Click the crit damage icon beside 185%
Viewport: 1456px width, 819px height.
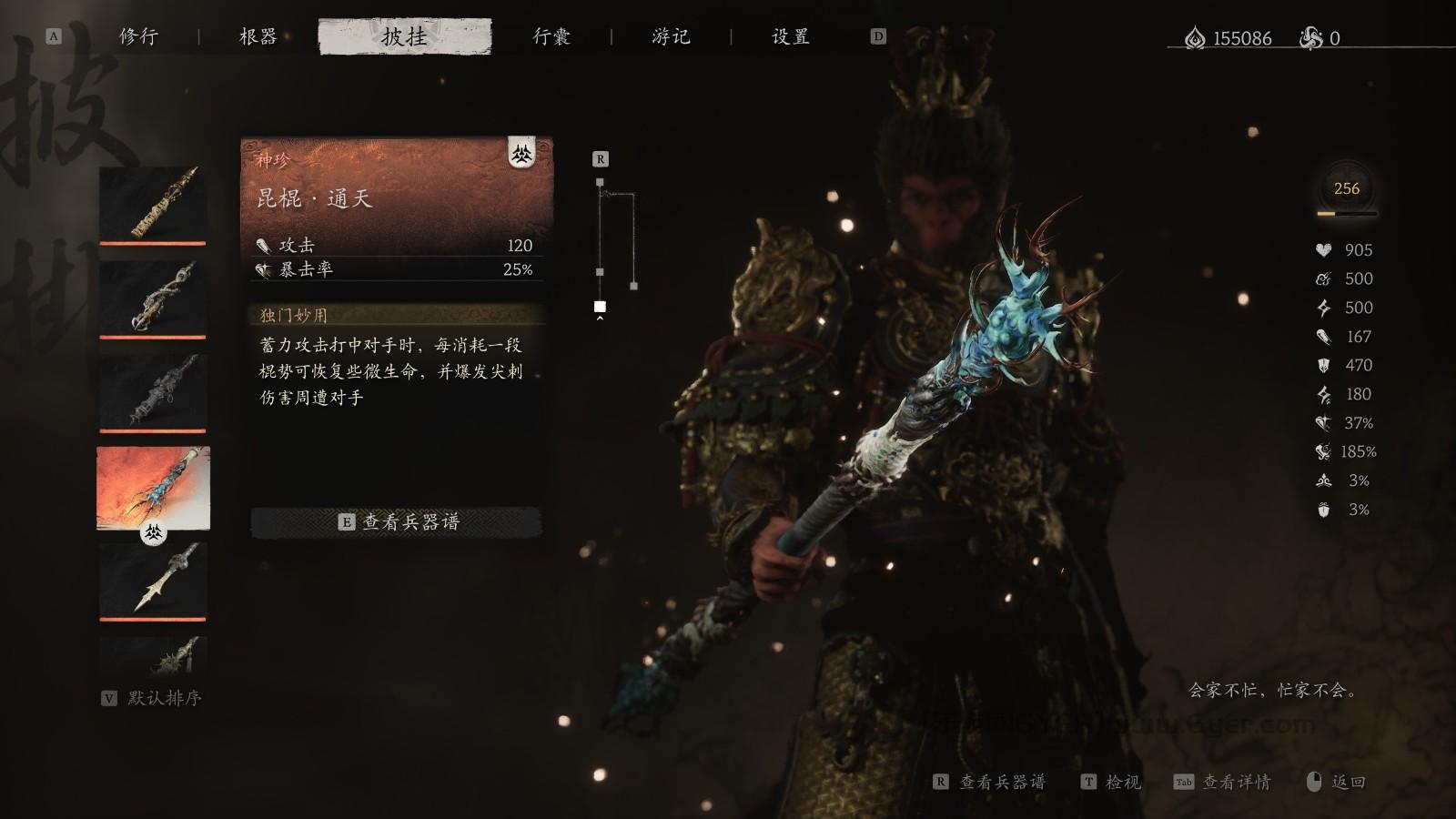[x=1325, y=451]
